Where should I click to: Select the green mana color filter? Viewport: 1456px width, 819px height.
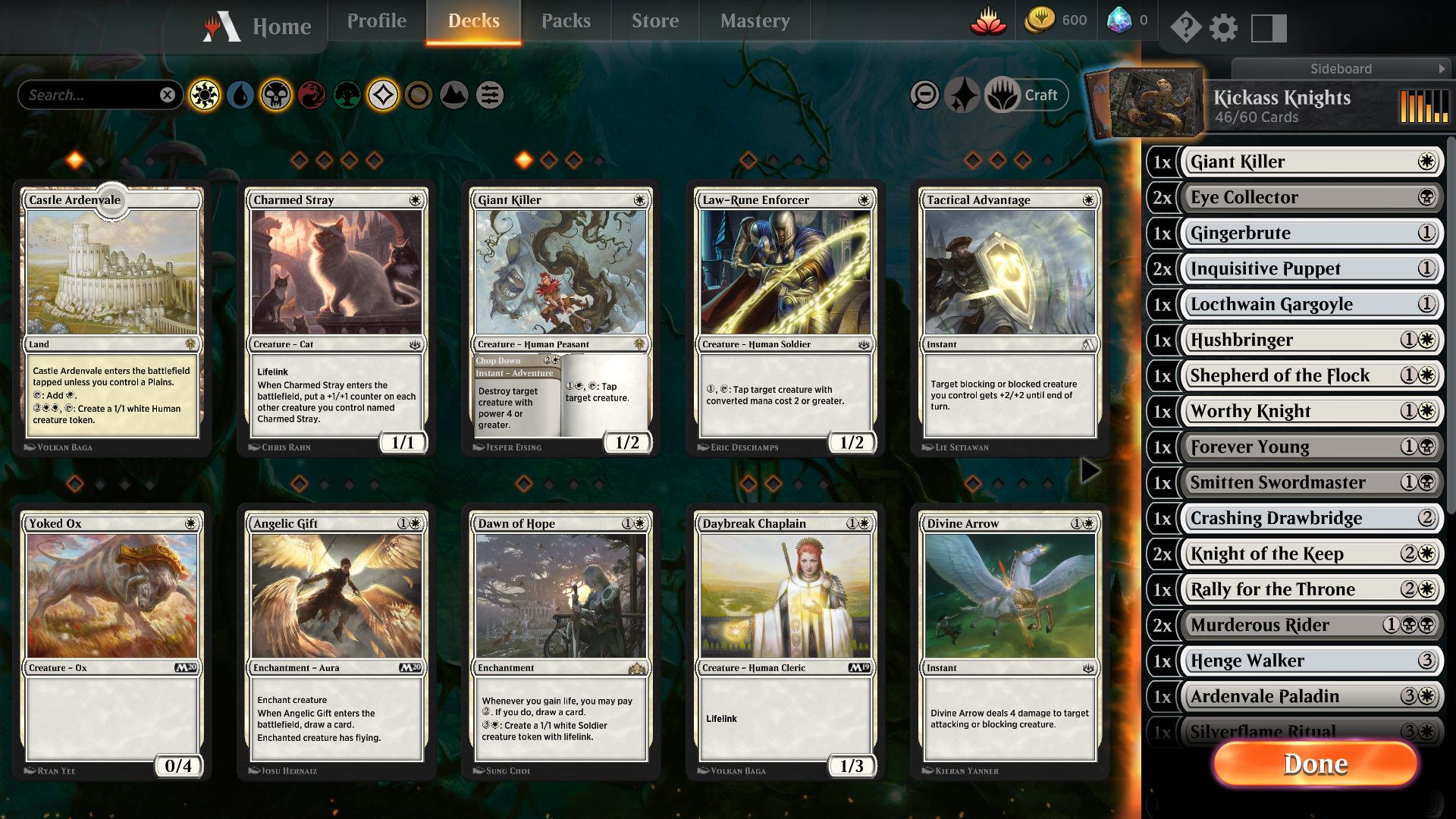coord(347,96)
